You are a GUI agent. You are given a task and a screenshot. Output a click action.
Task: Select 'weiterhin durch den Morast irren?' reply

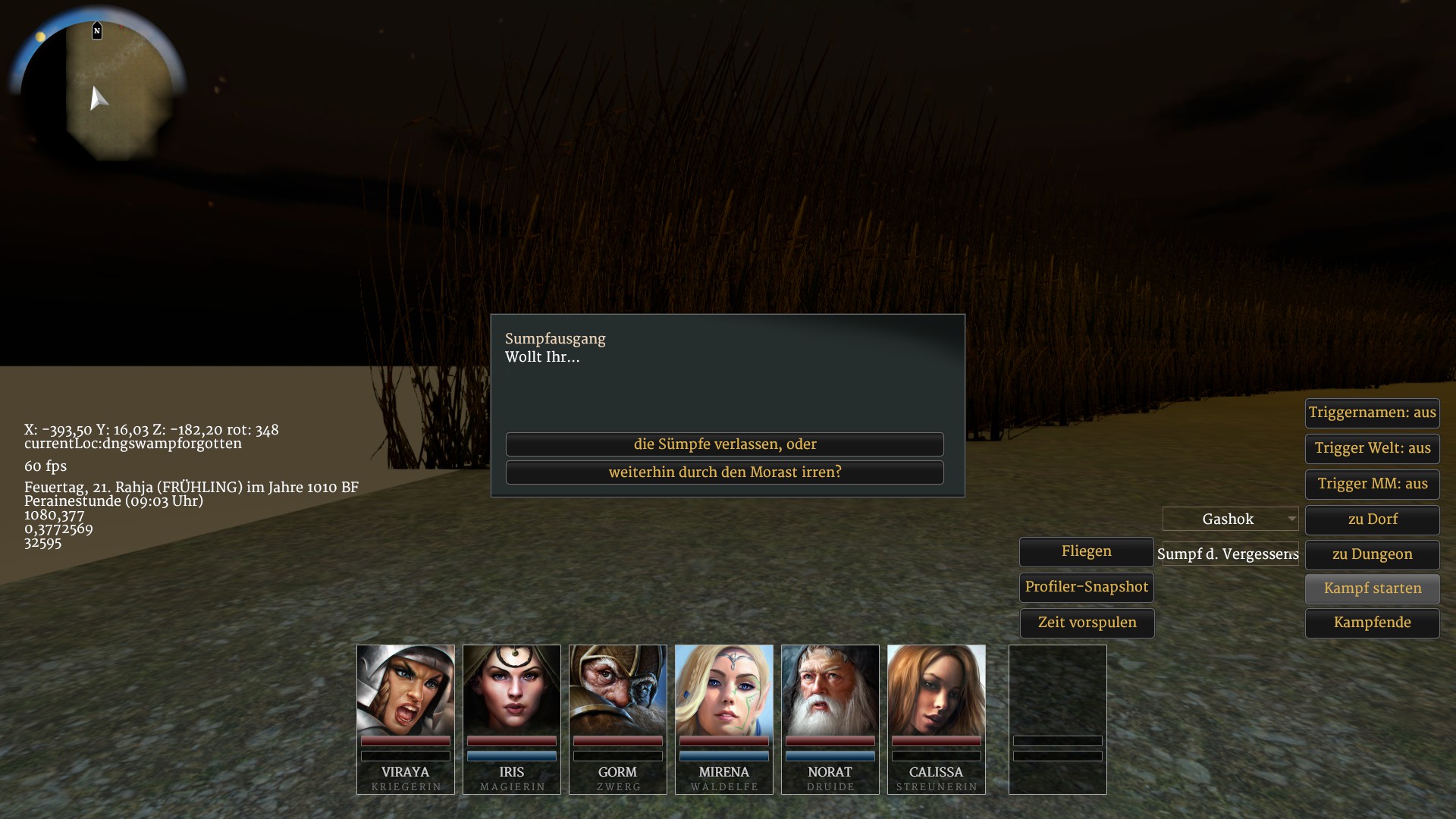click(x=724, y=472)
